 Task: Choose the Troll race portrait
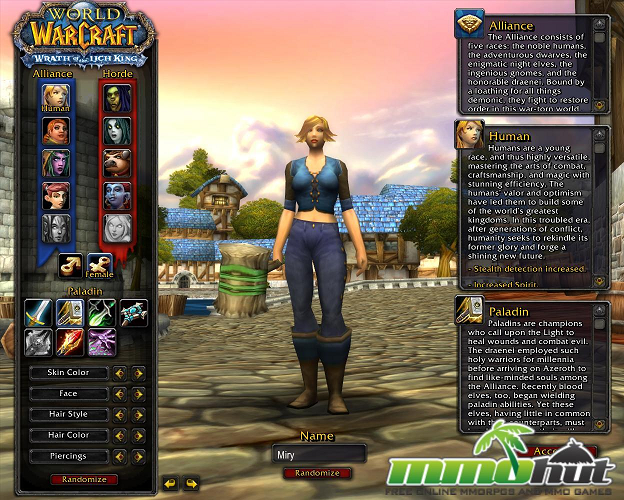click(117, 196)
